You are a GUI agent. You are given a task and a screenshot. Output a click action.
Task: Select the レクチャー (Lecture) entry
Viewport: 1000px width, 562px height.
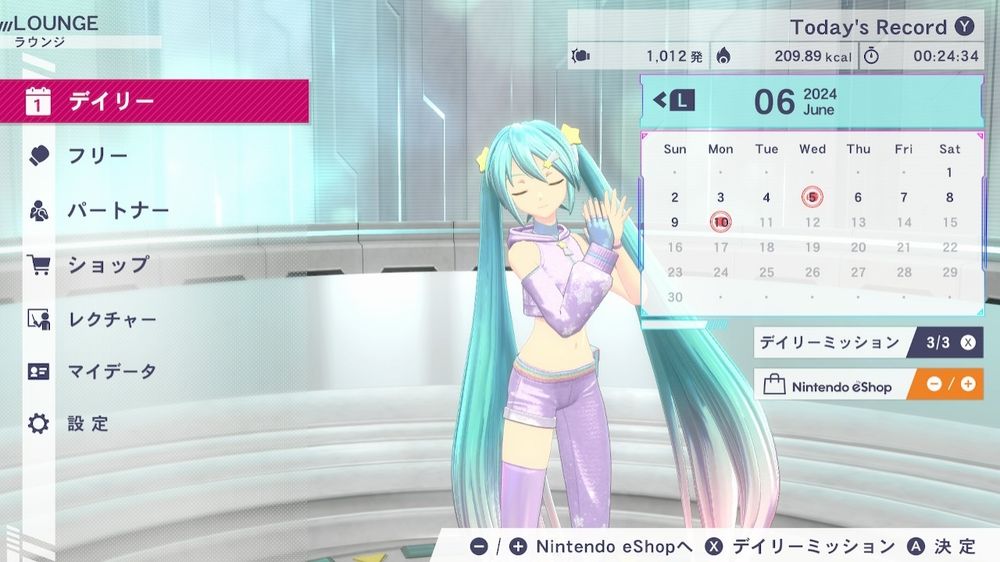point(112,320)
